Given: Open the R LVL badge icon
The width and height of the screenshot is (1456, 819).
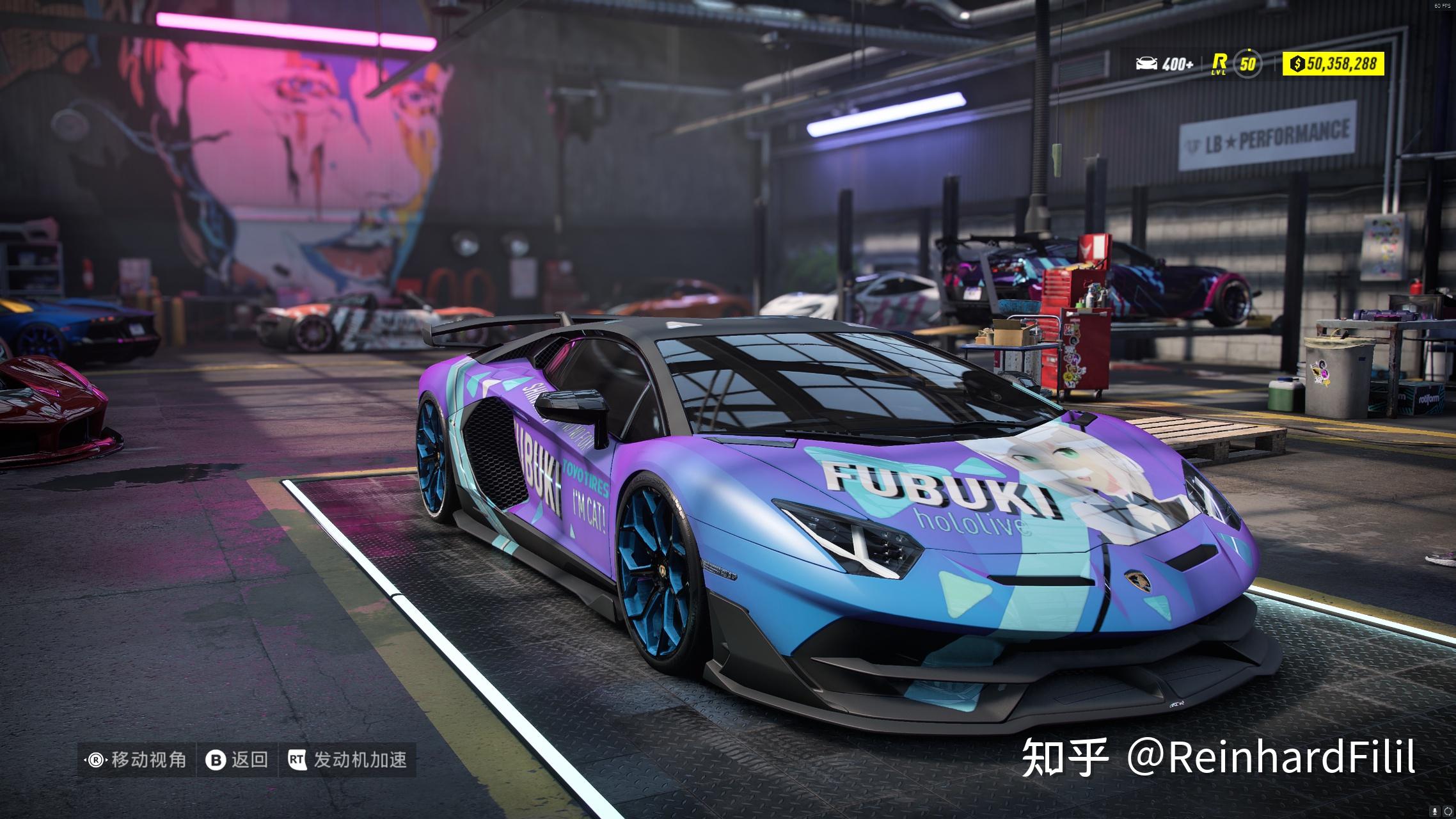Looking at the screenshot, I should coord(1219,63).
